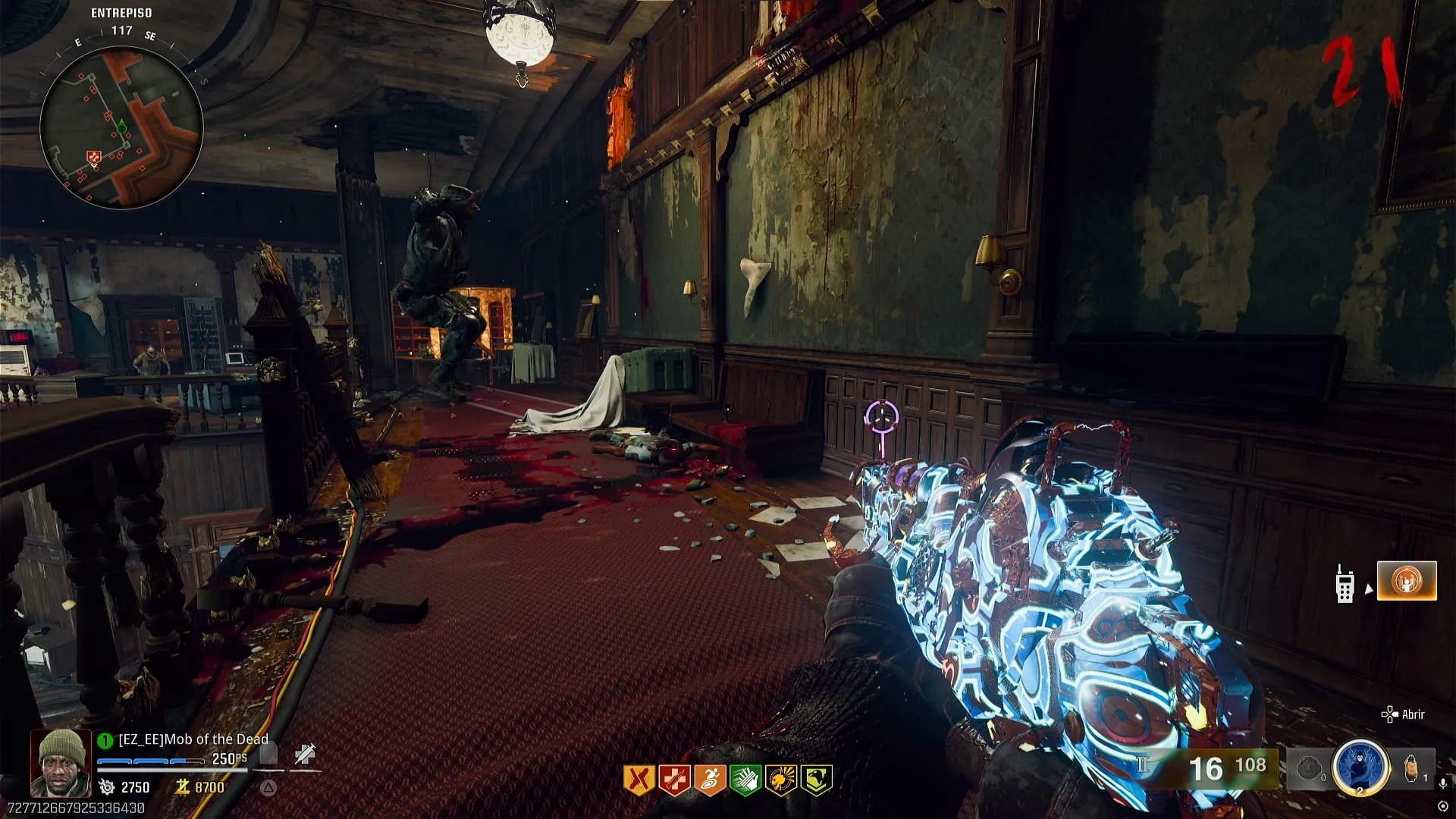The height and width of the screenshot is (819, 1456).
Task: Select the syringe self-revive slot
Action: pyautogui.click(x=306, y=755)
